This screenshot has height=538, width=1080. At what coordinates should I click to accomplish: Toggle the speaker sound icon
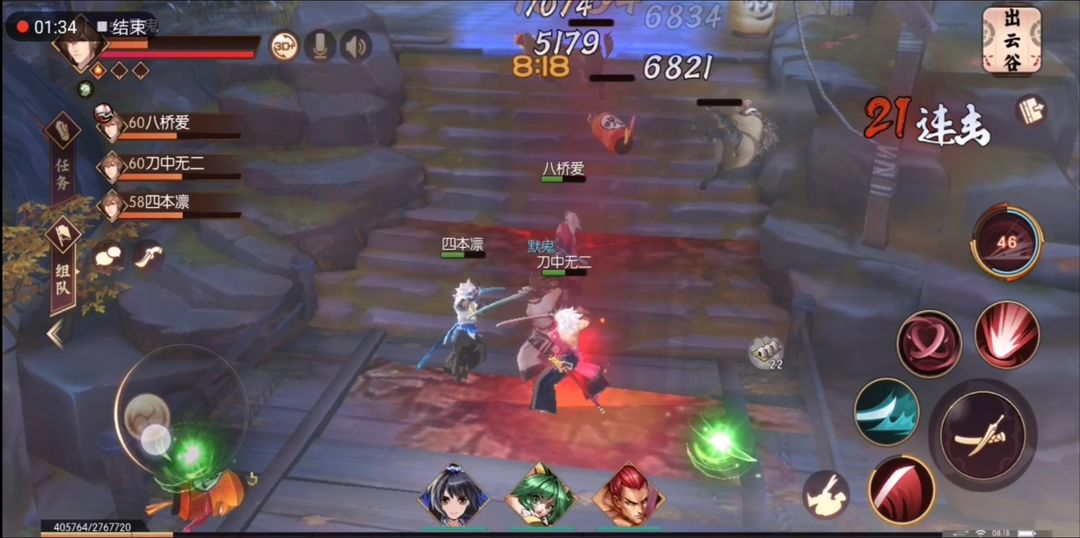[355, 46]
